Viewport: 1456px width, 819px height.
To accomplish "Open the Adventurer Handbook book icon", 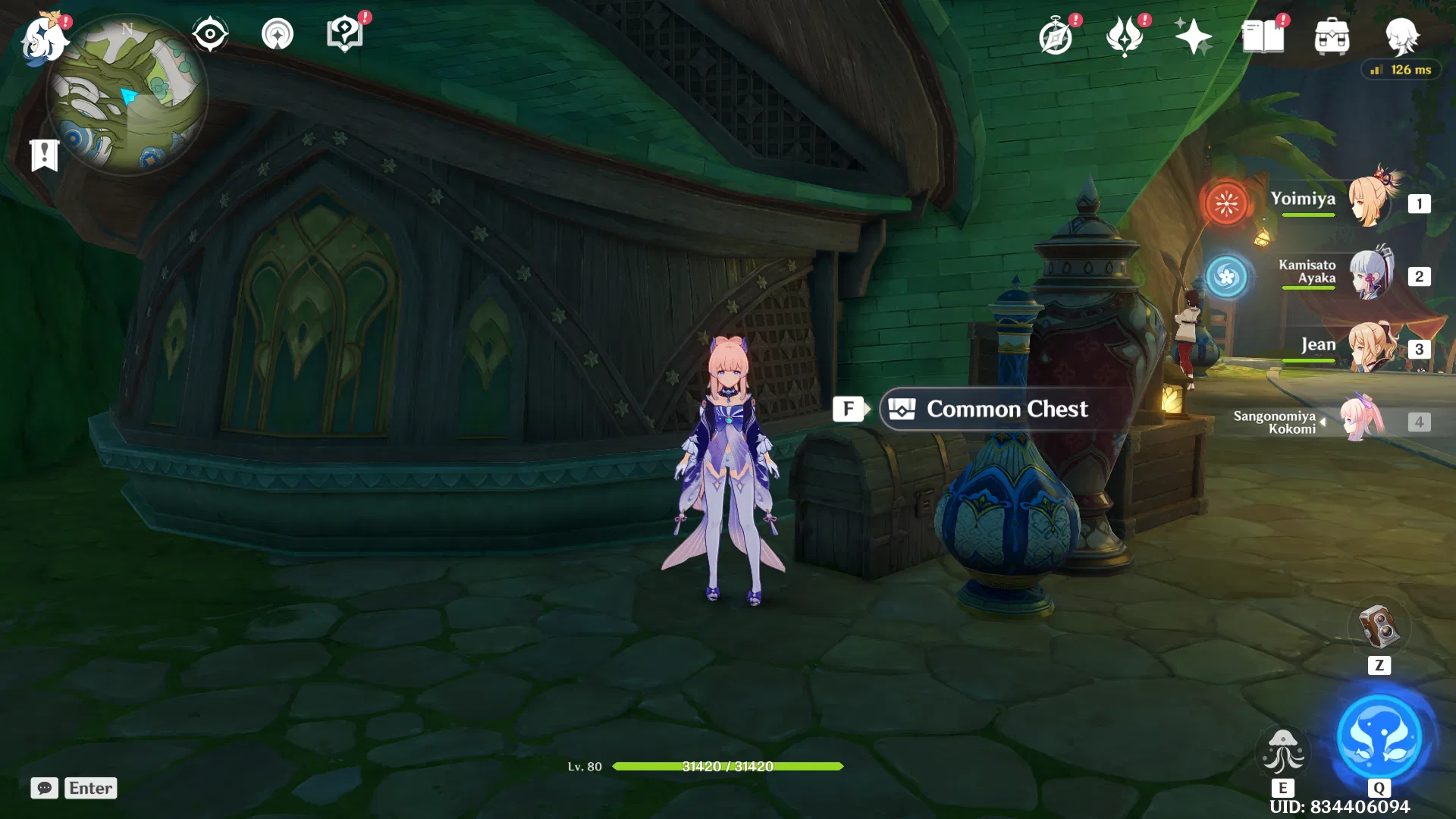I will pyautogui.click(x=1265, y=36).
